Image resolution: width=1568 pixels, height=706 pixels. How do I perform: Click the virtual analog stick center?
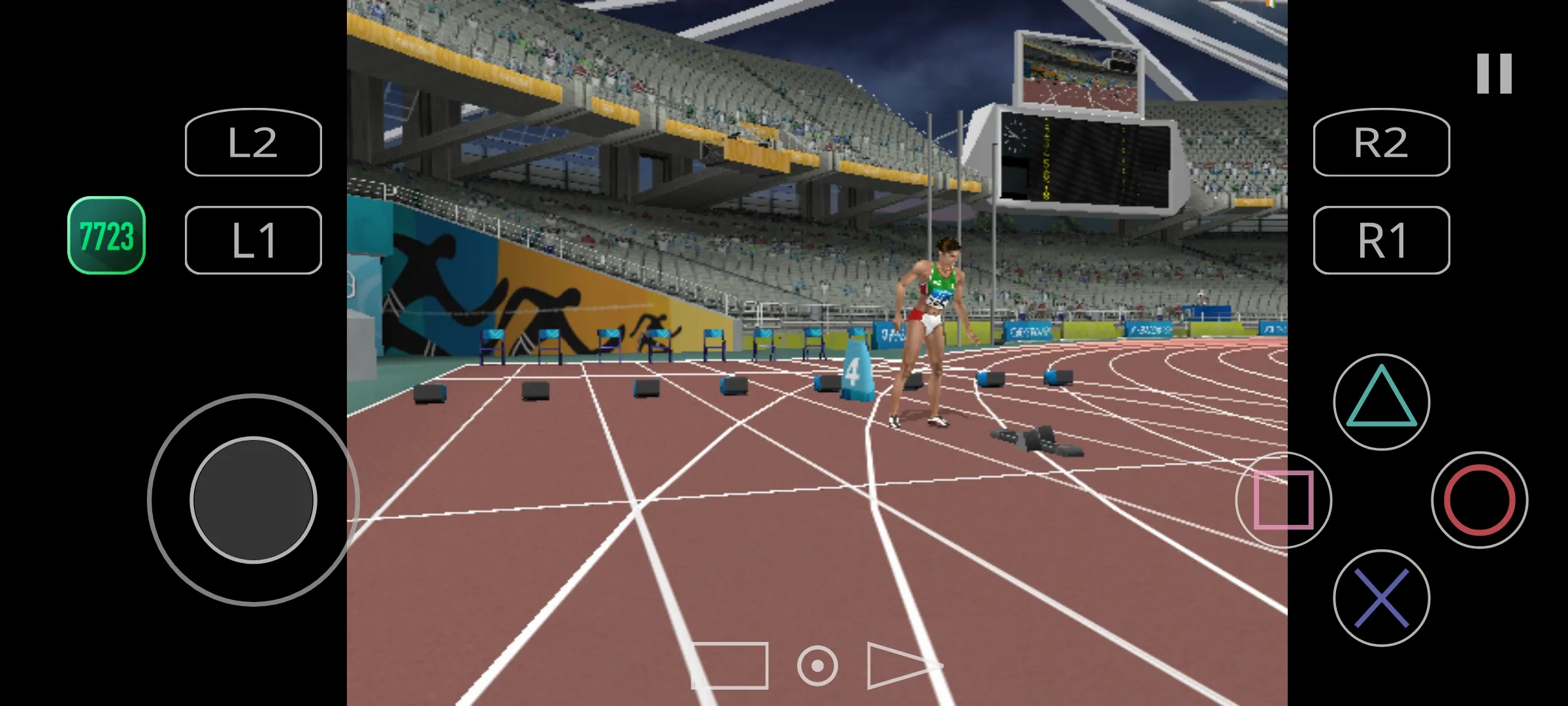[x=253, y=499]
